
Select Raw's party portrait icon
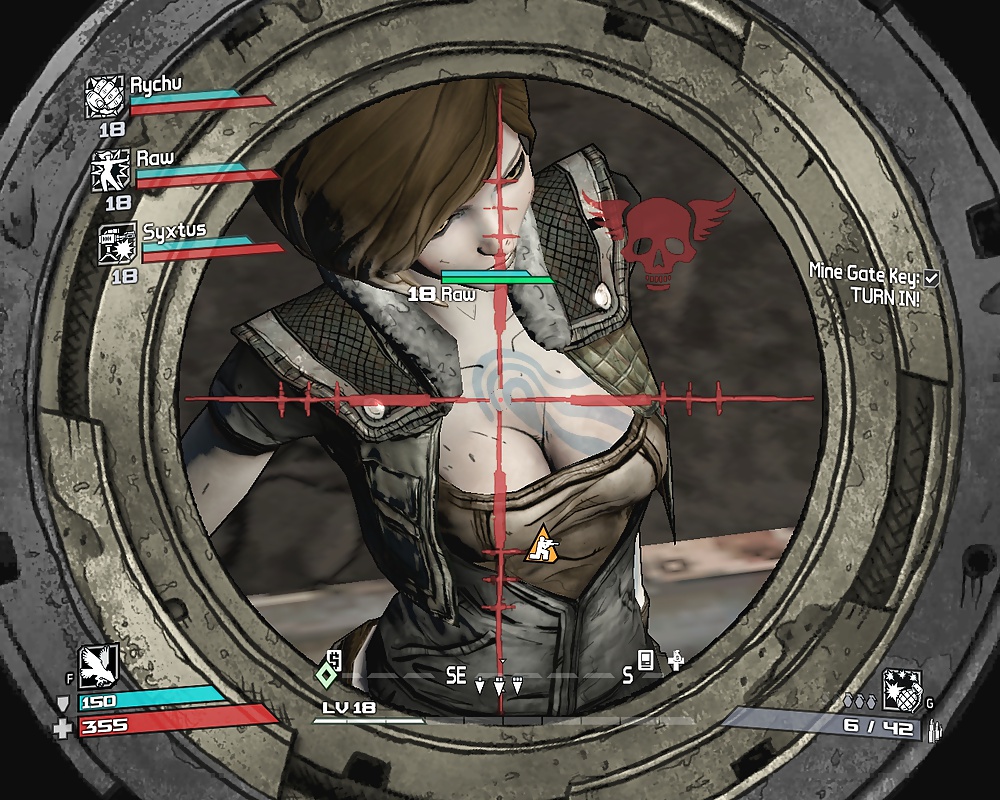112,171
